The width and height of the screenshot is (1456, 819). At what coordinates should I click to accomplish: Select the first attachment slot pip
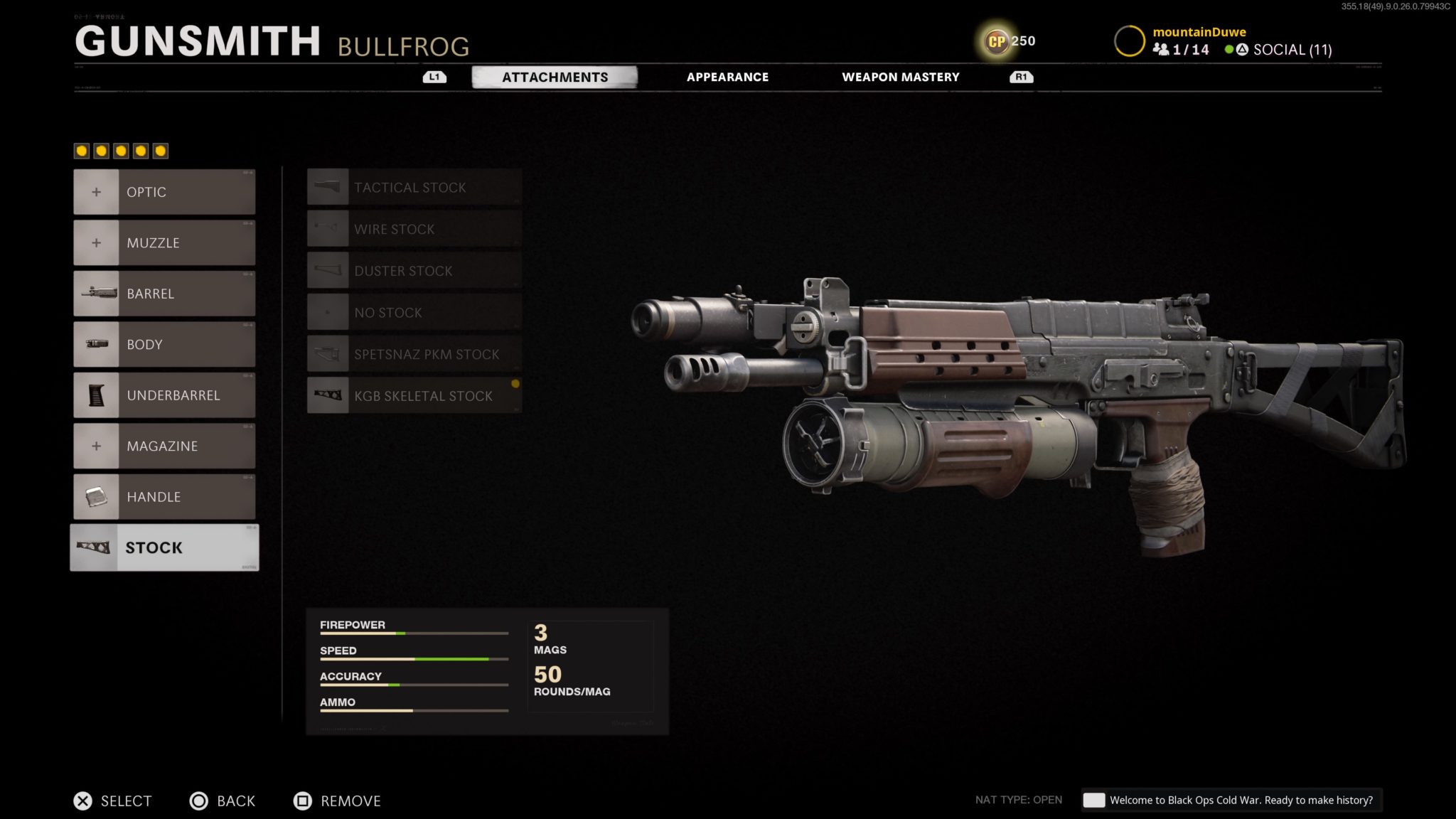point(81,149)
